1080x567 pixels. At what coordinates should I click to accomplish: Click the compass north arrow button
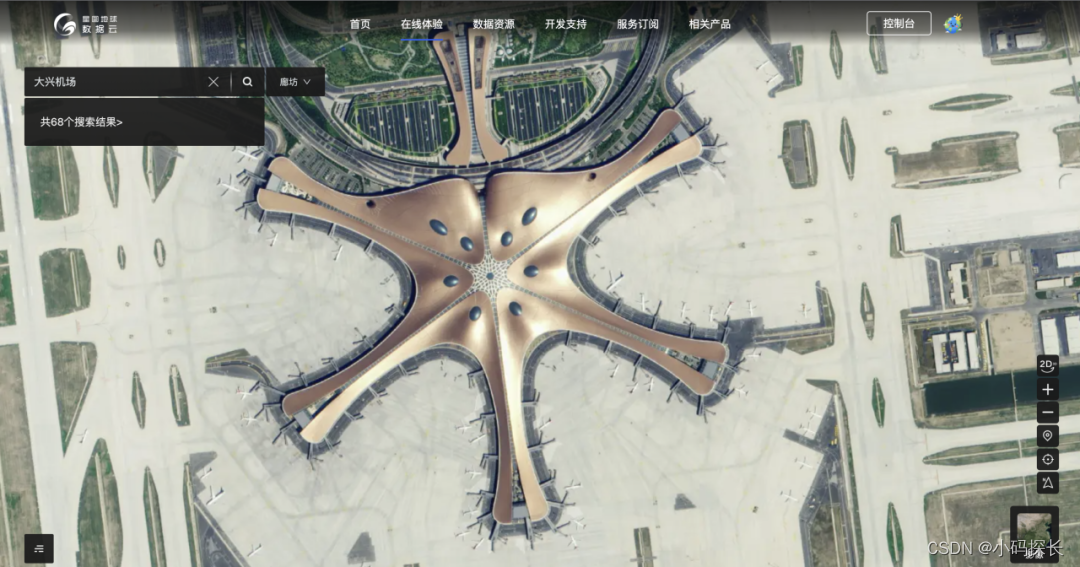coord(1048,483)
